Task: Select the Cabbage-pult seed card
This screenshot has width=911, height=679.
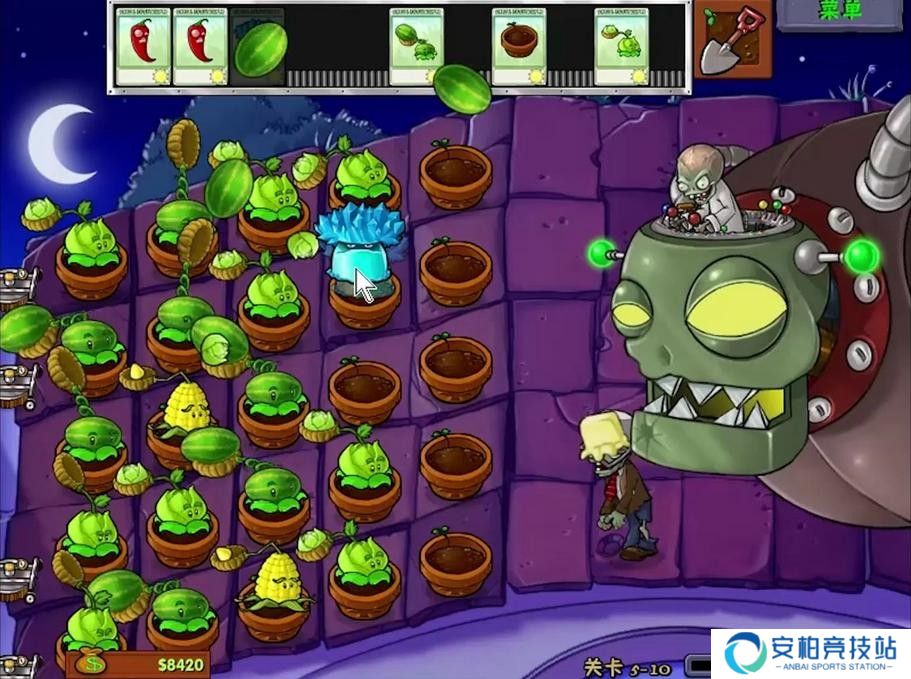Action: click(622, 46)
